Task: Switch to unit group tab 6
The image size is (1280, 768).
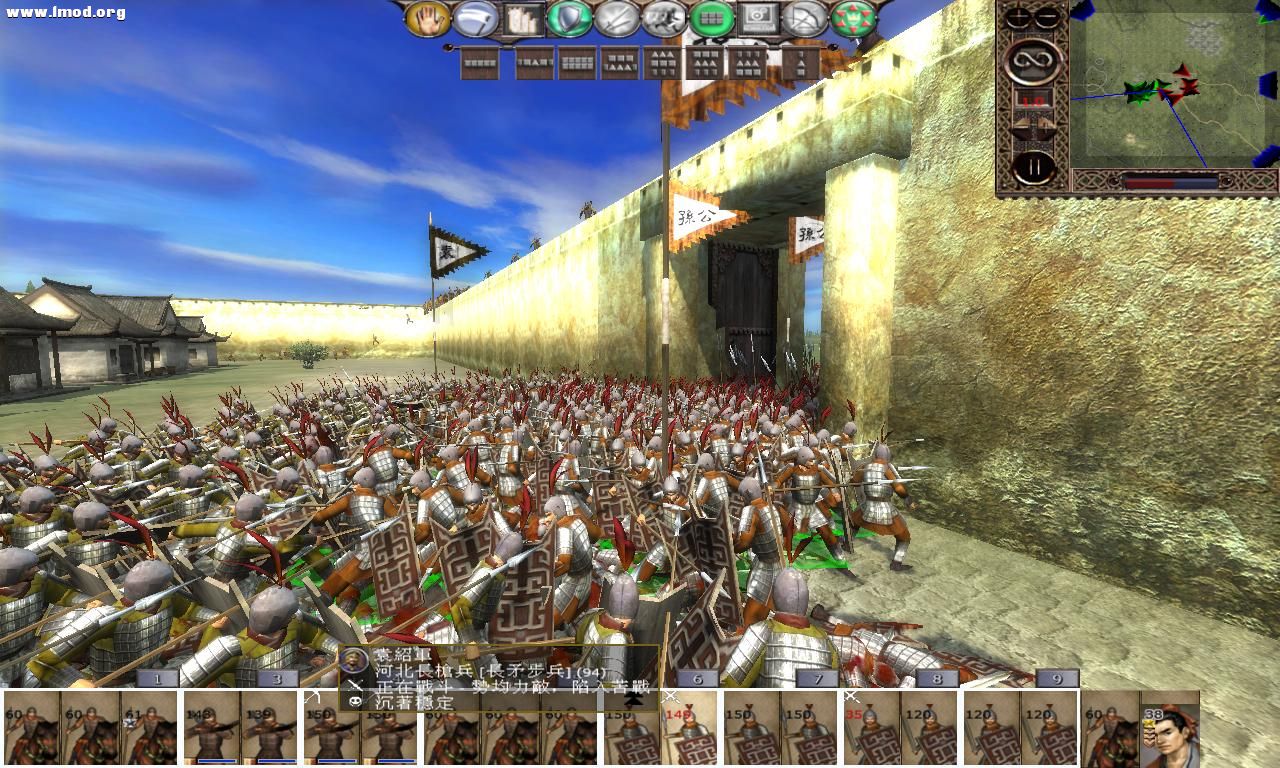Action: [697, 678]
